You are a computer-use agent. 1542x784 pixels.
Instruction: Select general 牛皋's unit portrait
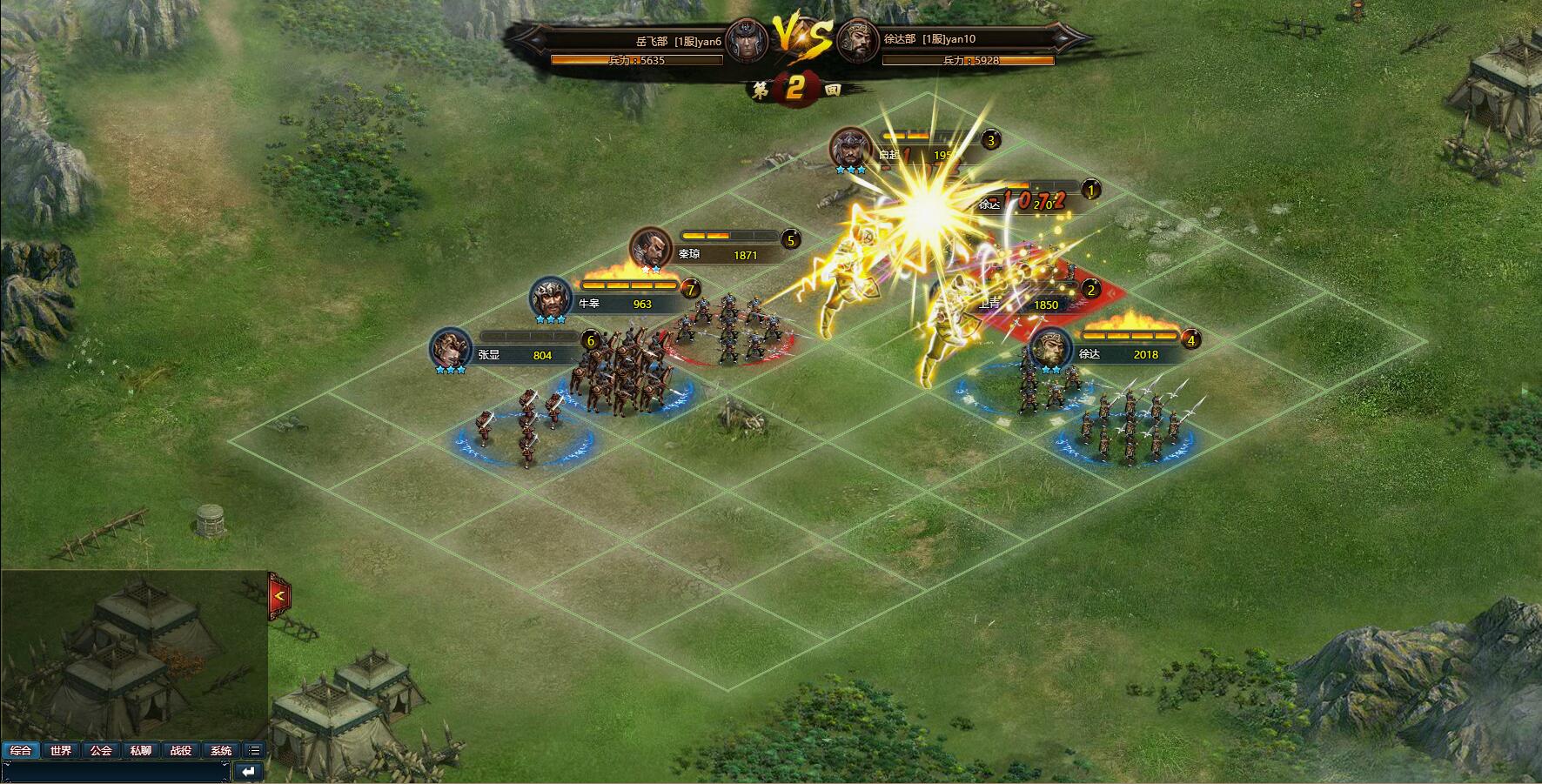point(552,298)
